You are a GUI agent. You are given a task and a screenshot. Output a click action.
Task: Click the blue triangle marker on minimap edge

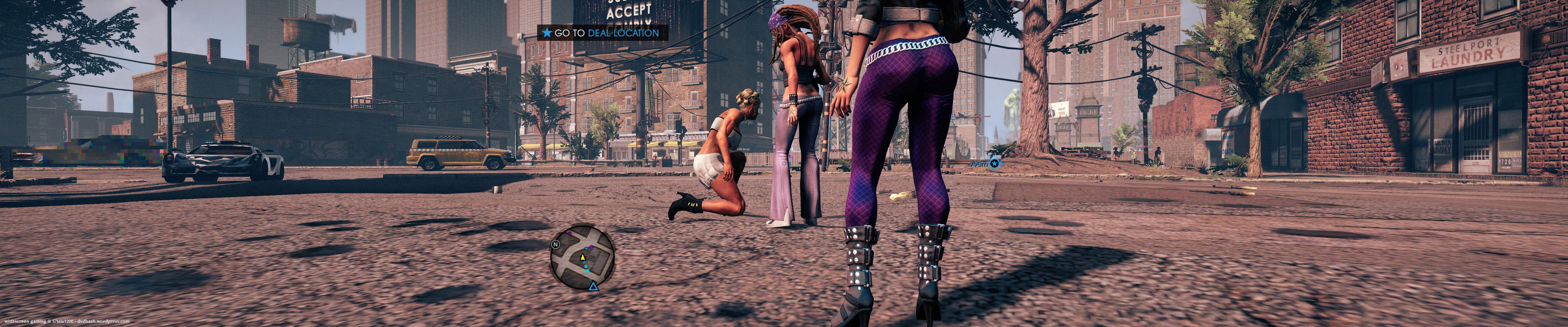[x=593, y=286]
